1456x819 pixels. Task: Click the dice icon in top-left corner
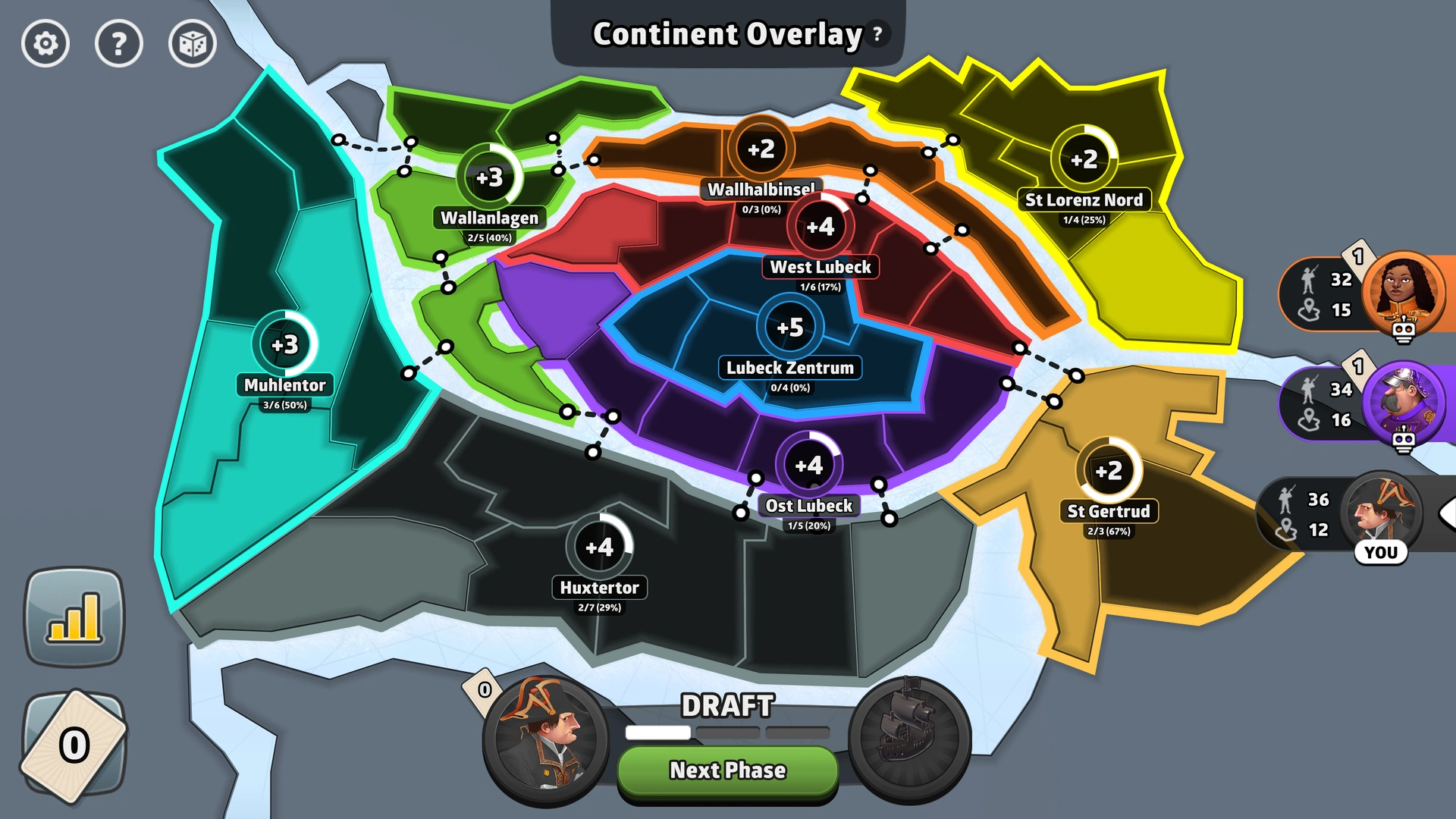point(191,44)
